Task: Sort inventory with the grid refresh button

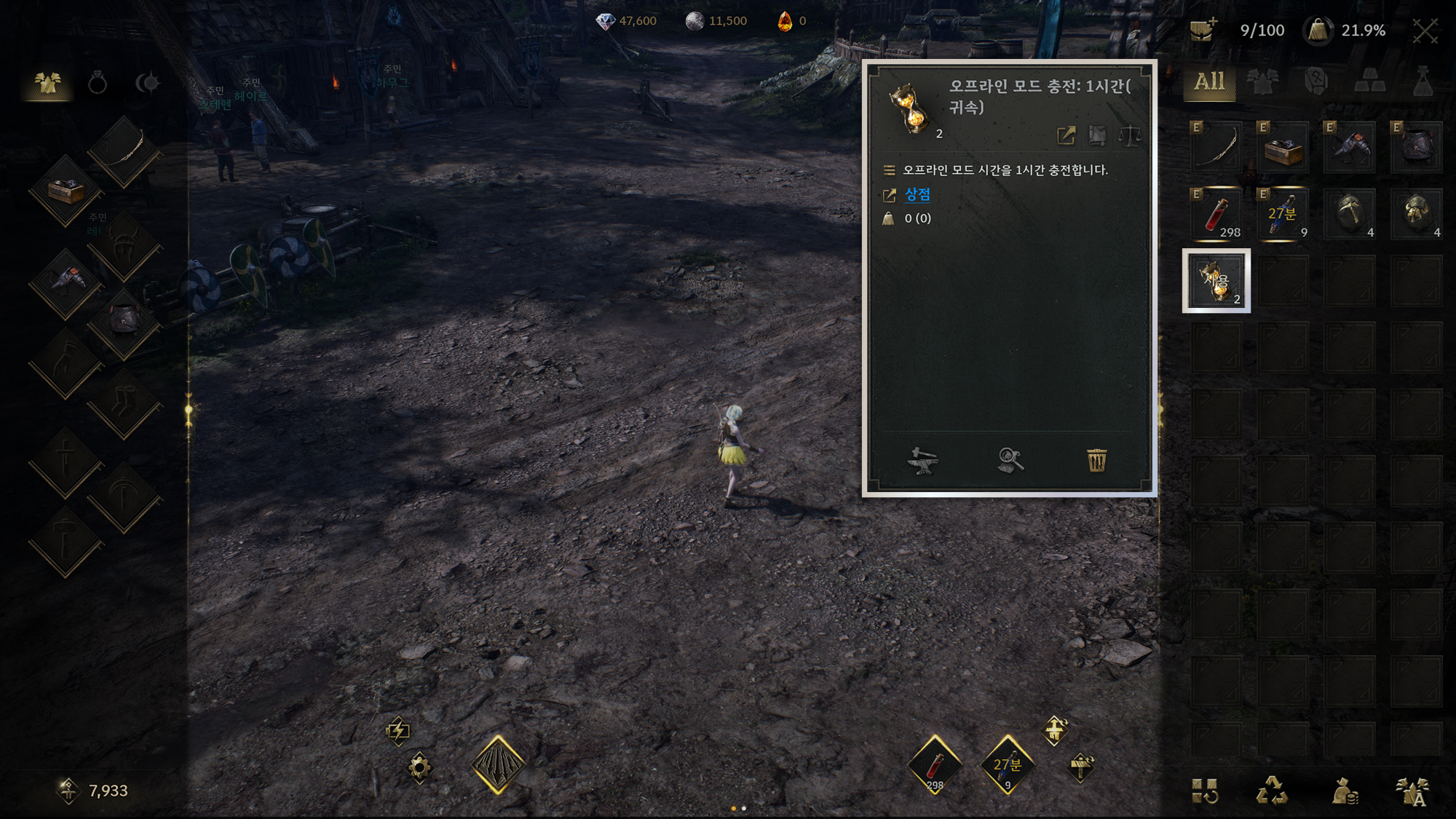Action: pos(1205,791)
